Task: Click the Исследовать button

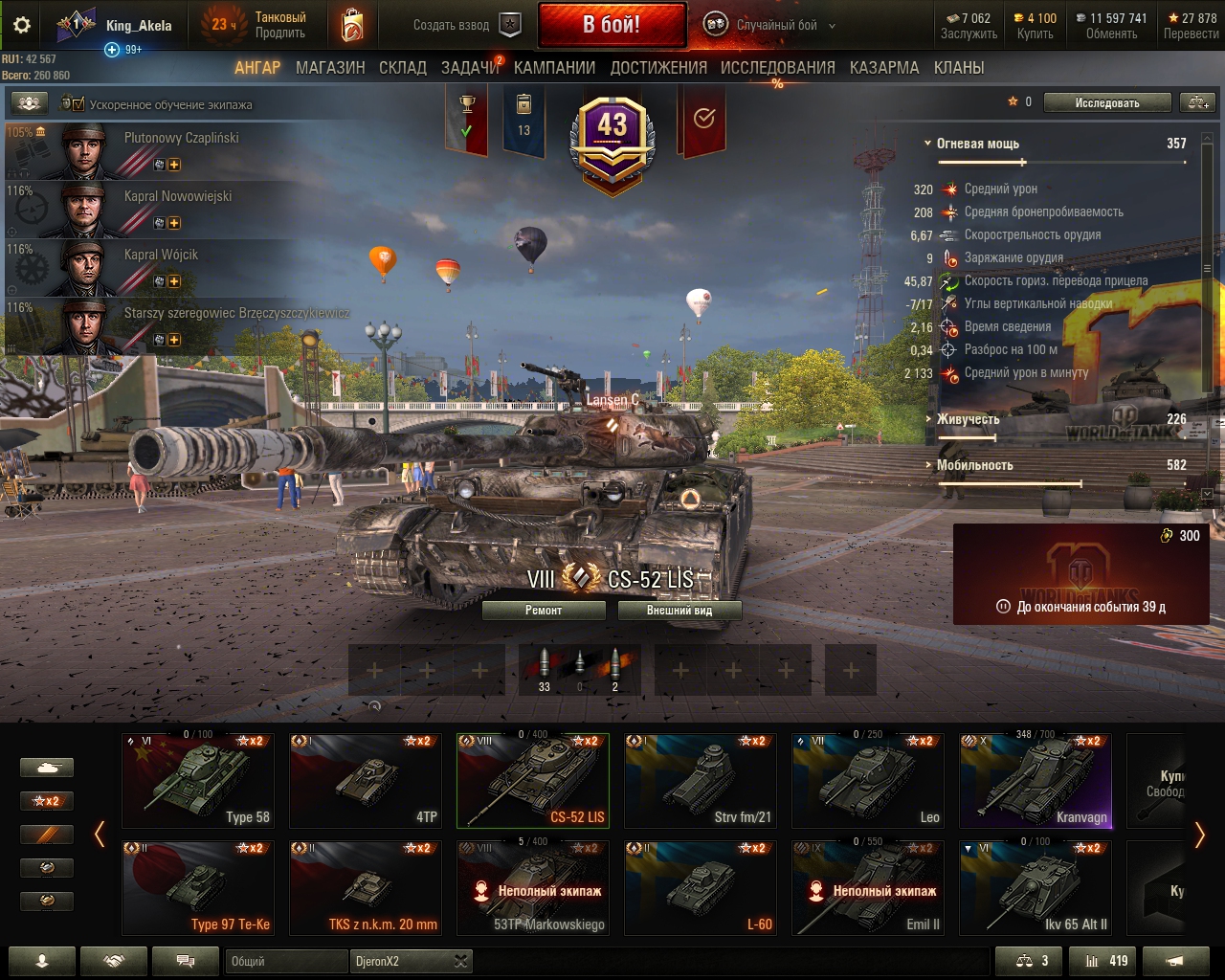Action: pyautogui.click(x=1106, y=103)
